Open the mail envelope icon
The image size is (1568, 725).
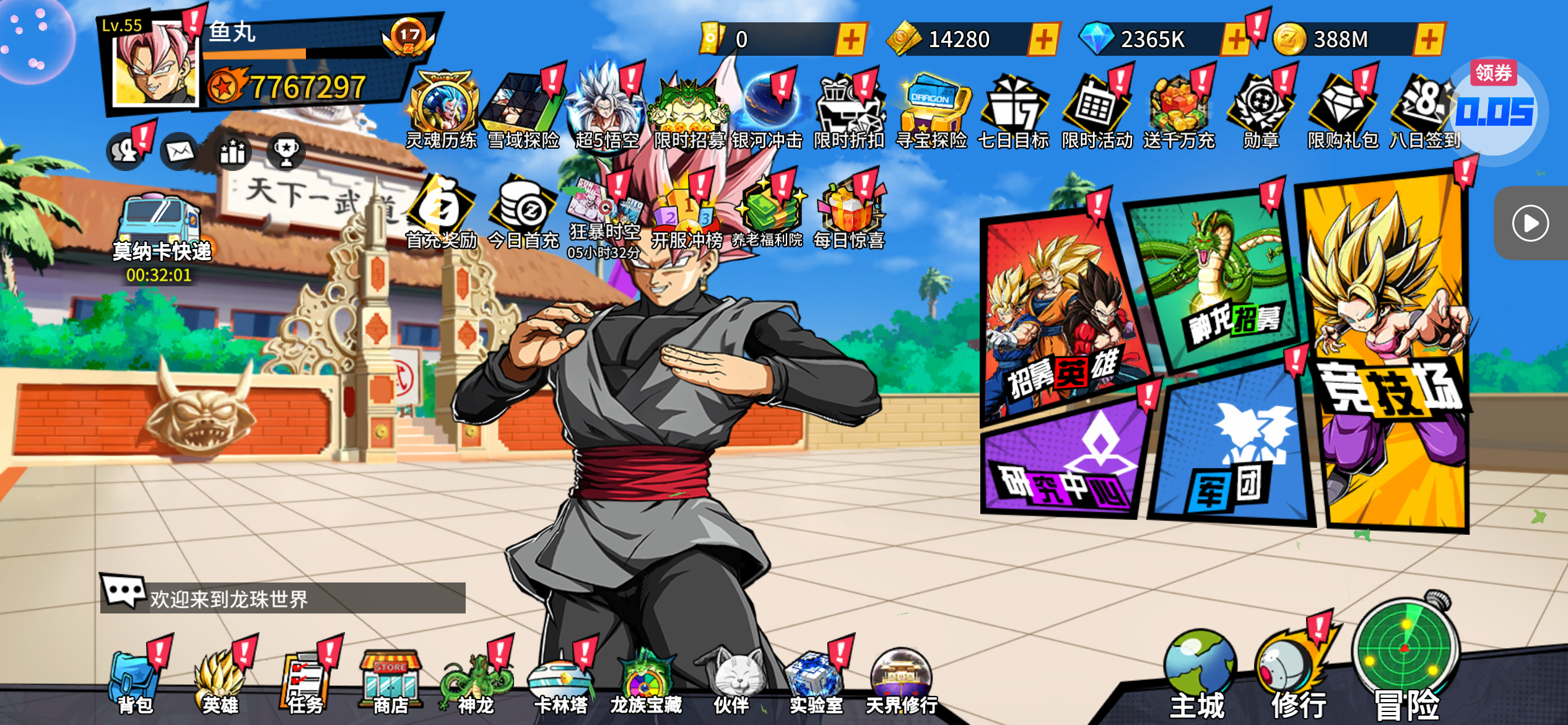[180, 151]
